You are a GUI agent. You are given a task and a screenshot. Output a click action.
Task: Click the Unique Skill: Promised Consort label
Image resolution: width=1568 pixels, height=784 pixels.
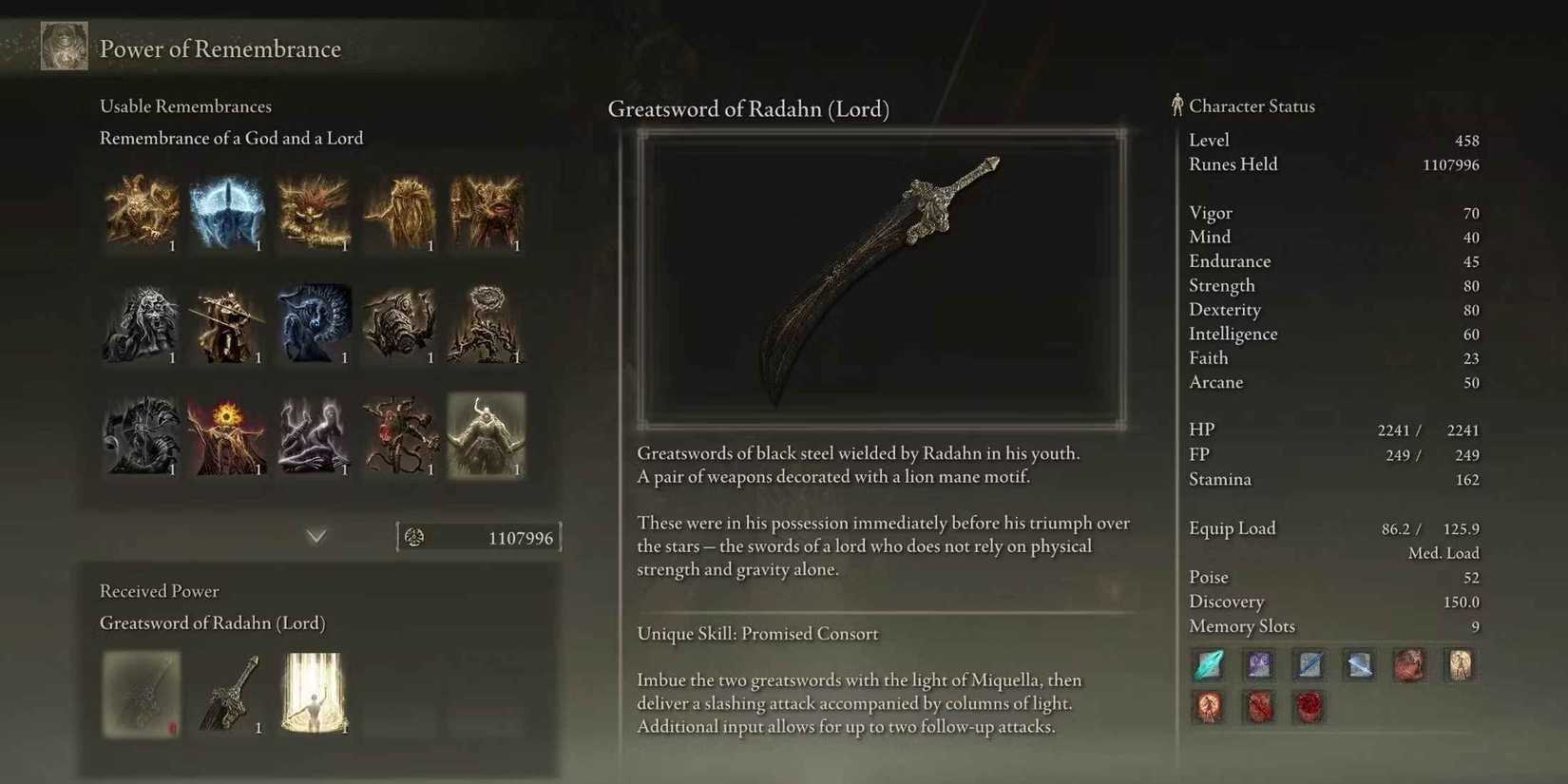click(756, 633)
